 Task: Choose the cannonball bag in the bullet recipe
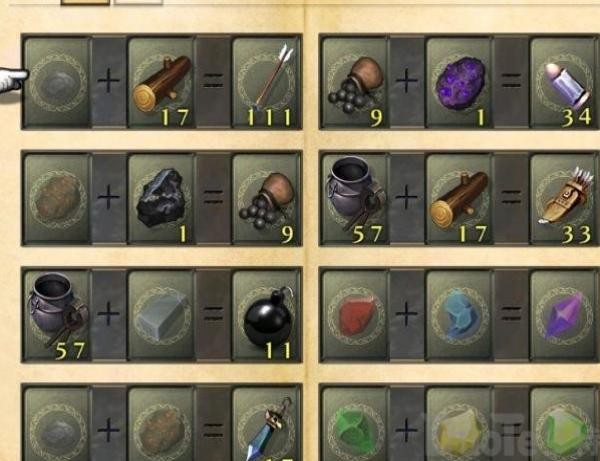pyautogui.click(x=355, y=82)
